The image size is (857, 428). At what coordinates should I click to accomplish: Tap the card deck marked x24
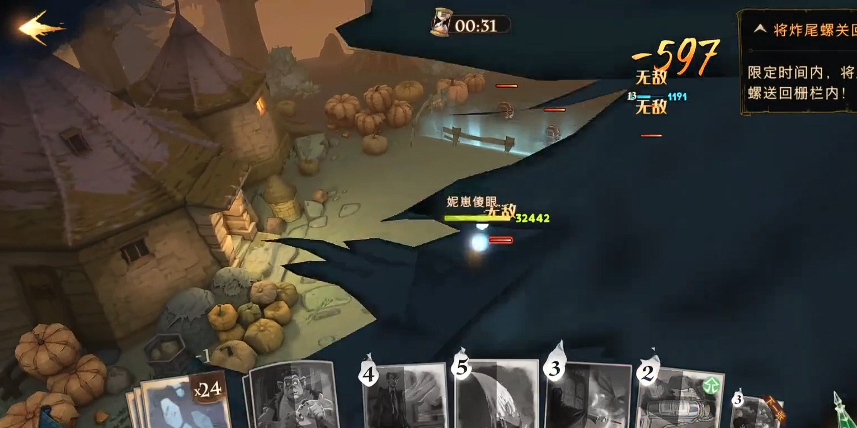point(185,402)
